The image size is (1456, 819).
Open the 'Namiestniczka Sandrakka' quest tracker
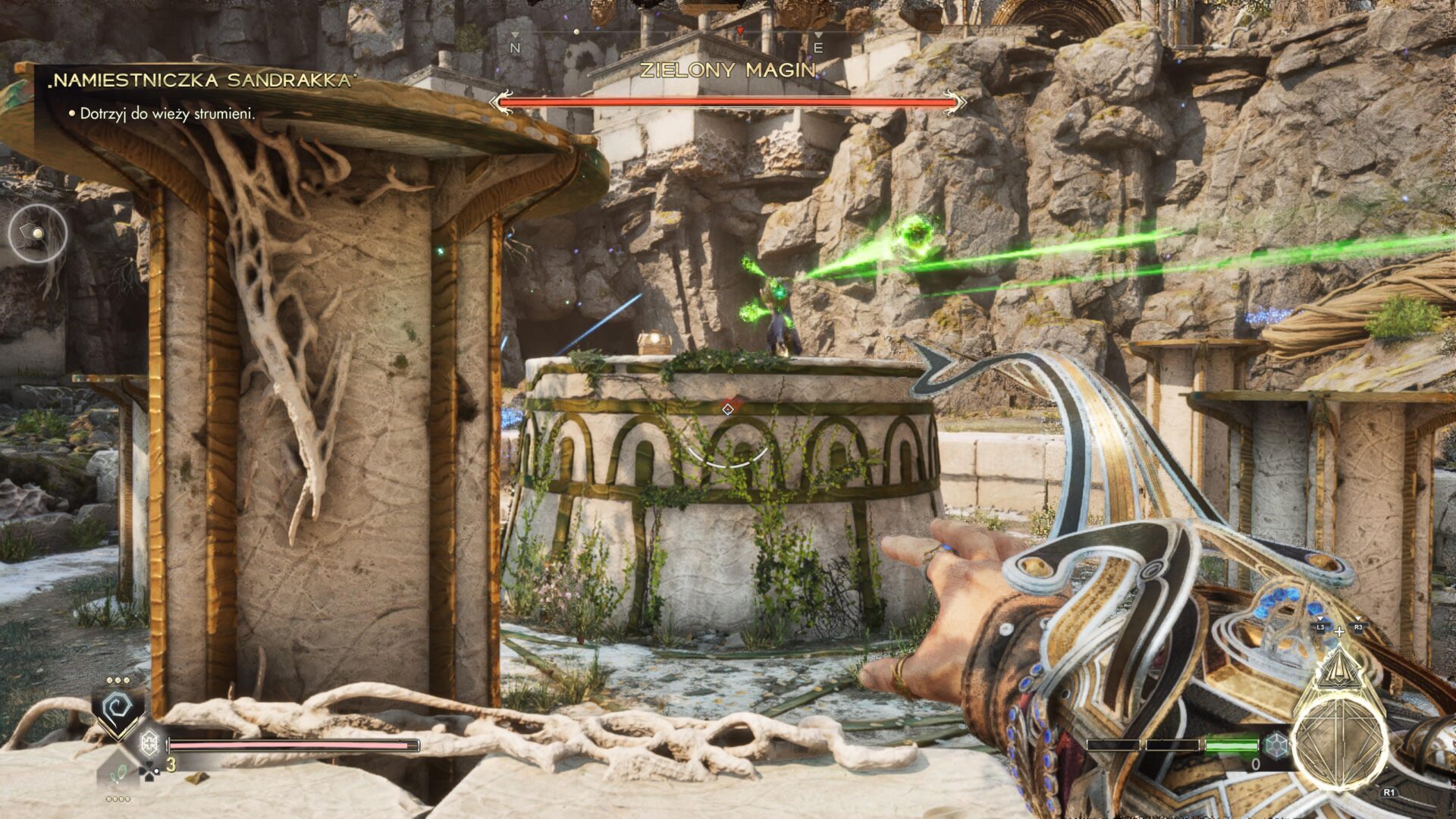click(202, 80)
